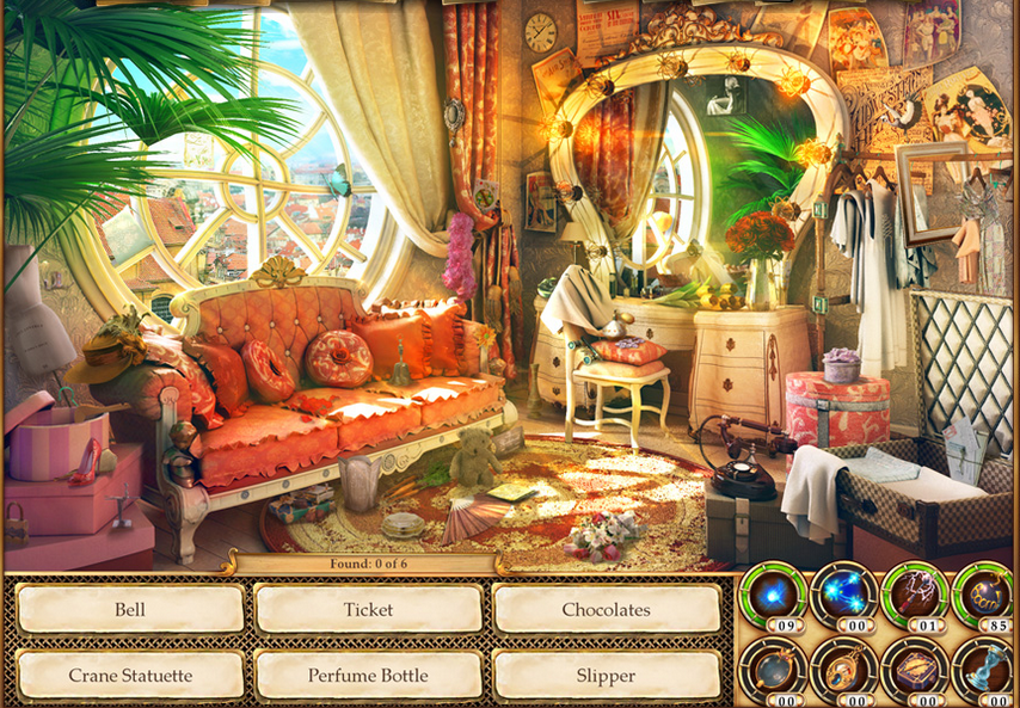This screenshot has width=1020, height=708.
Task: Select the Bell entry in the item list
Action: (x=130, y=609)
